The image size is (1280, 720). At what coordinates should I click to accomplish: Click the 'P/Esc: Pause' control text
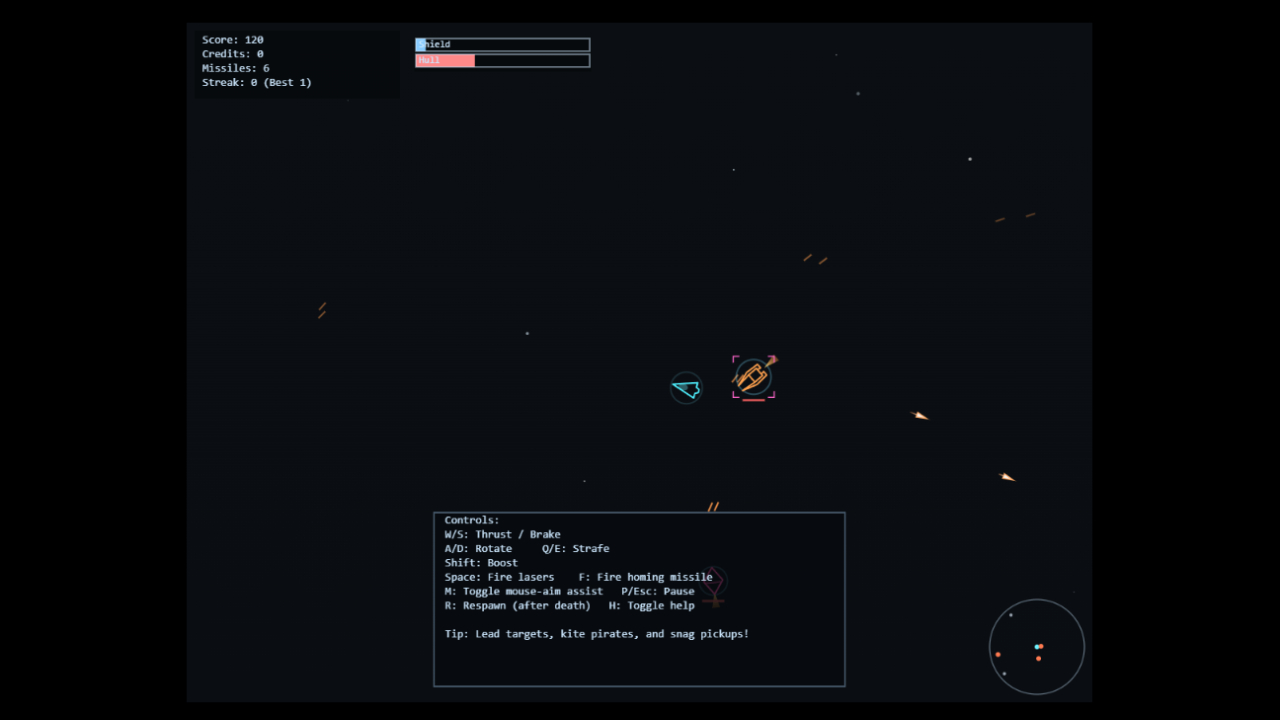click(x=656, y=591)
